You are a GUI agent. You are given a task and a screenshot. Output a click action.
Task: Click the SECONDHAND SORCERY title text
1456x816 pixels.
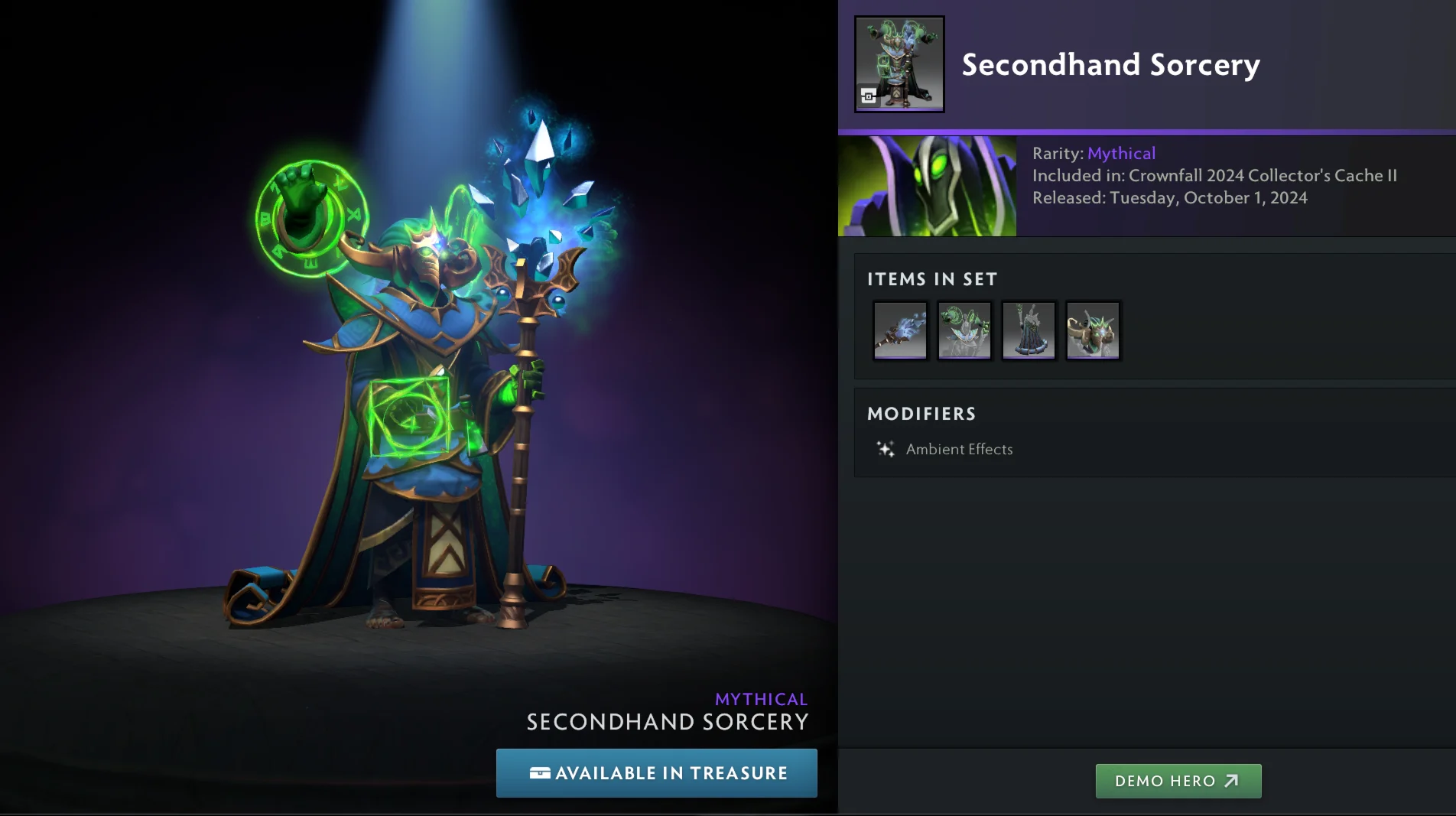click(667, 720)
